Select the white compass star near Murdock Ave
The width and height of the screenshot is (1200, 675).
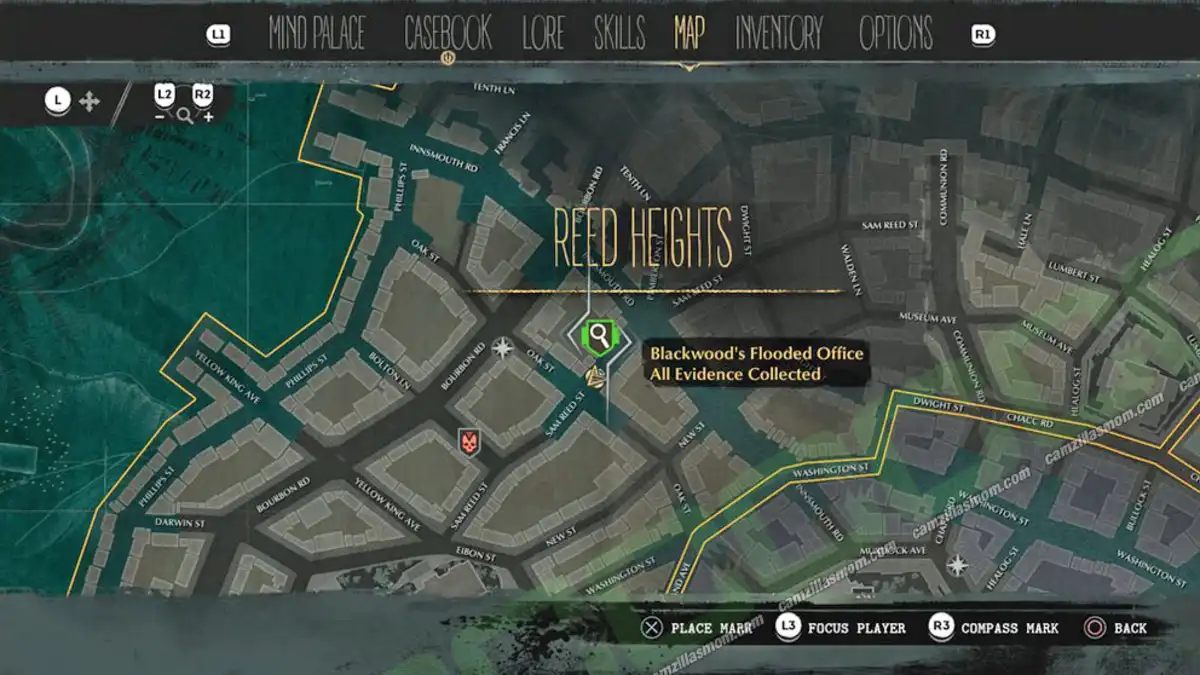[958, 565]
